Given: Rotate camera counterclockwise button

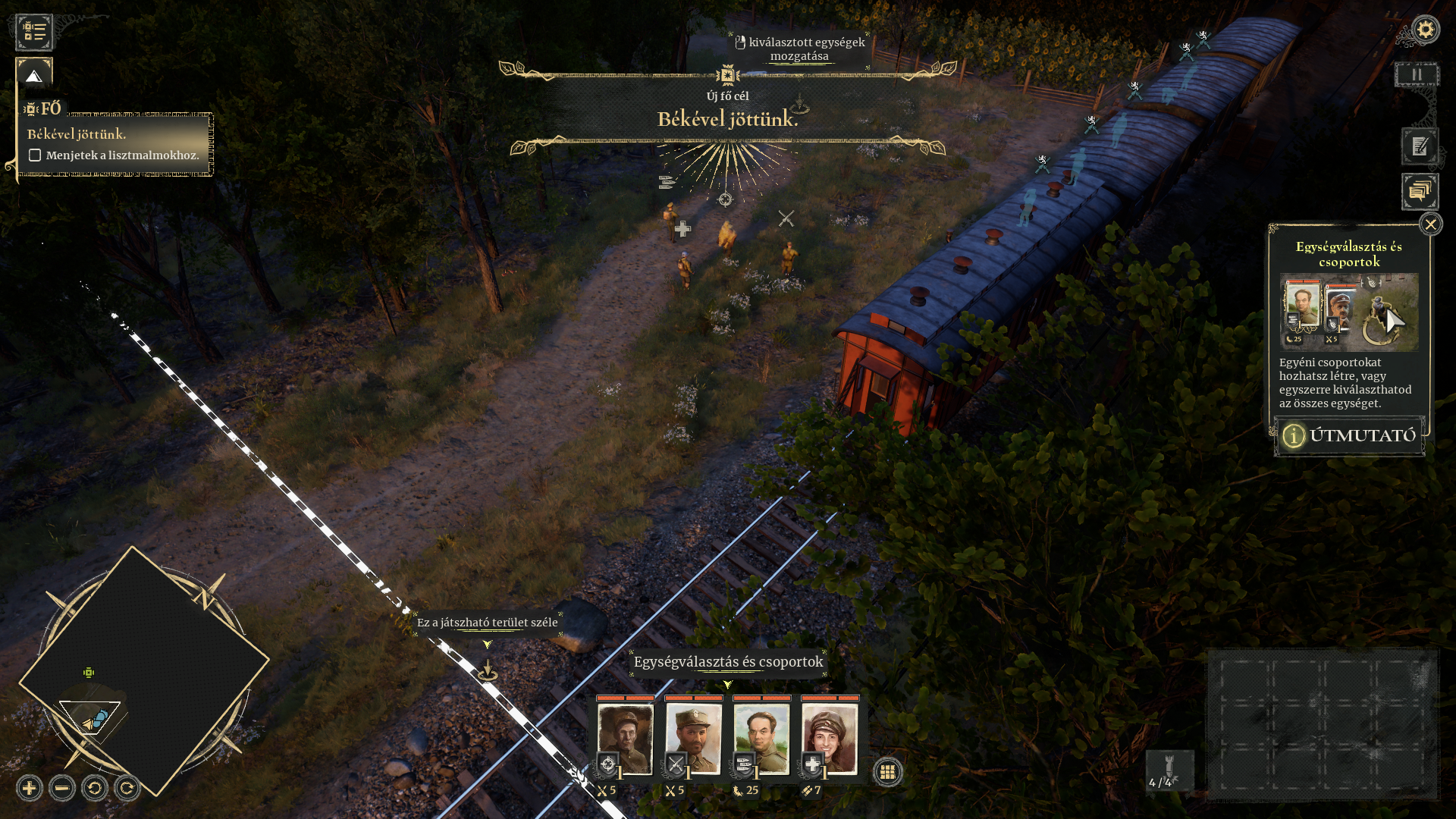Looking at the screenshot, I should [95, 789].
